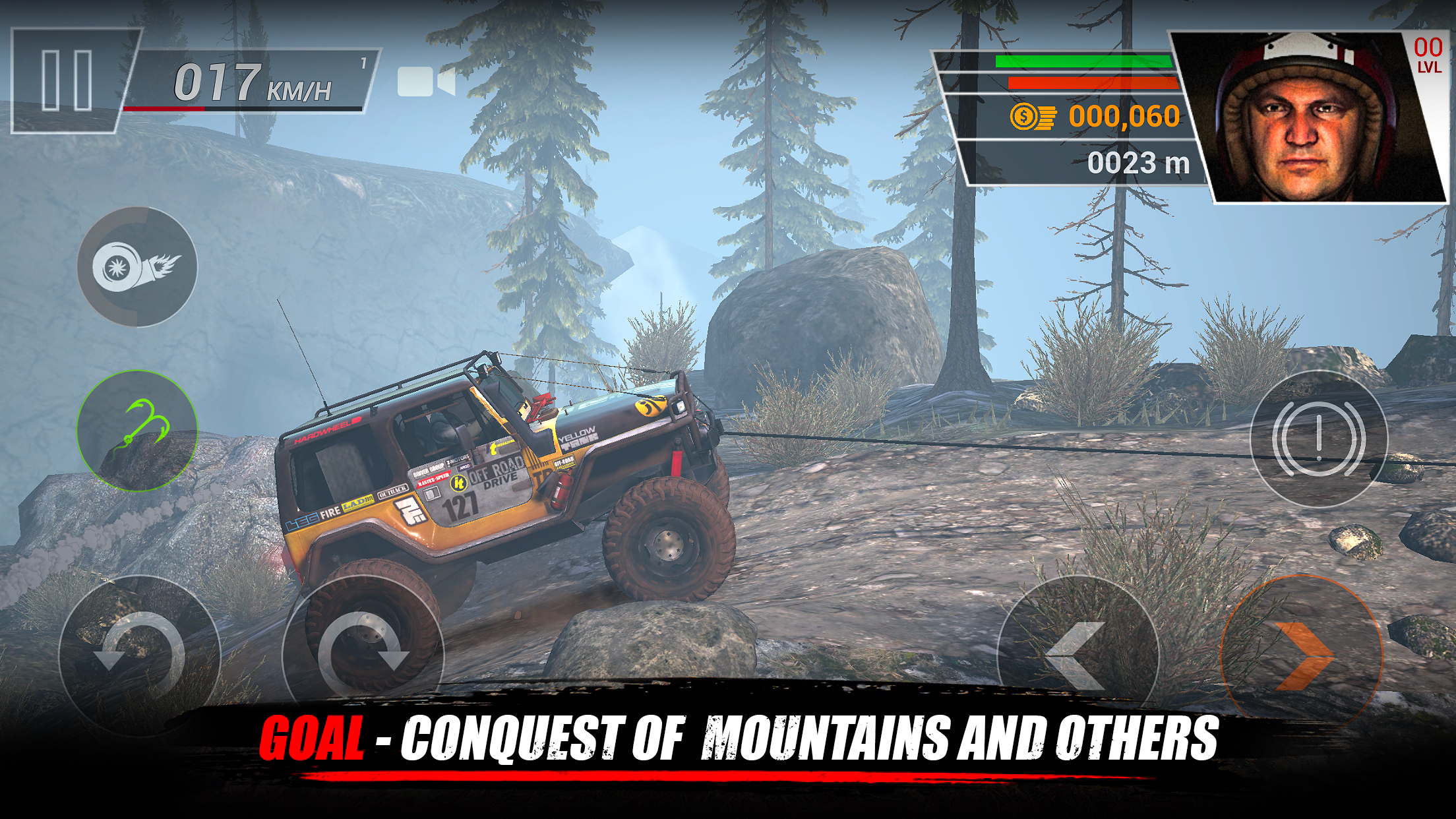Apply the handbrake
Viewport: 1456px width, 819px height.
click(x=1319, y=438)
